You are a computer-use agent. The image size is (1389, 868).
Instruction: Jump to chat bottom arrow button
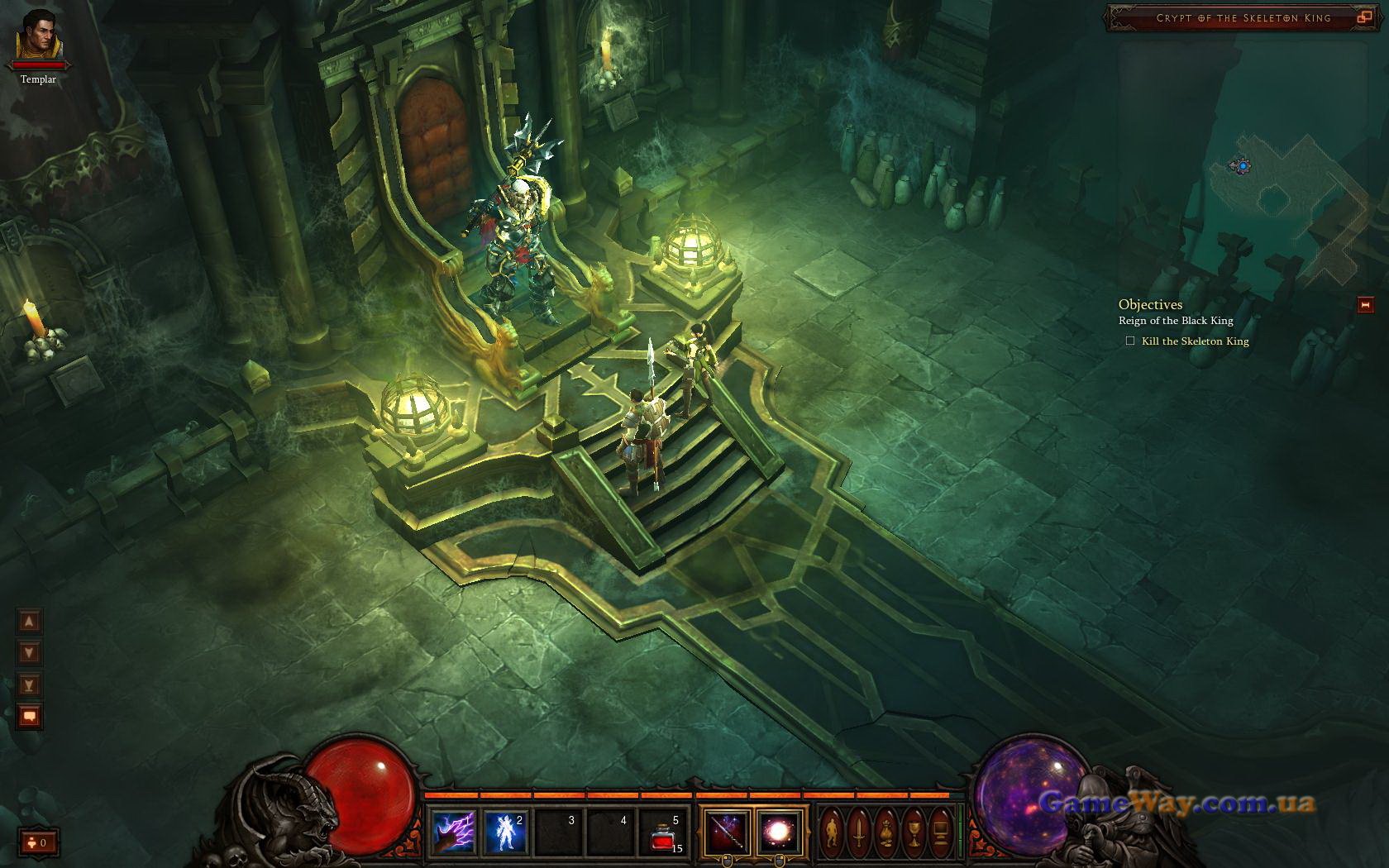click(30, 684)
